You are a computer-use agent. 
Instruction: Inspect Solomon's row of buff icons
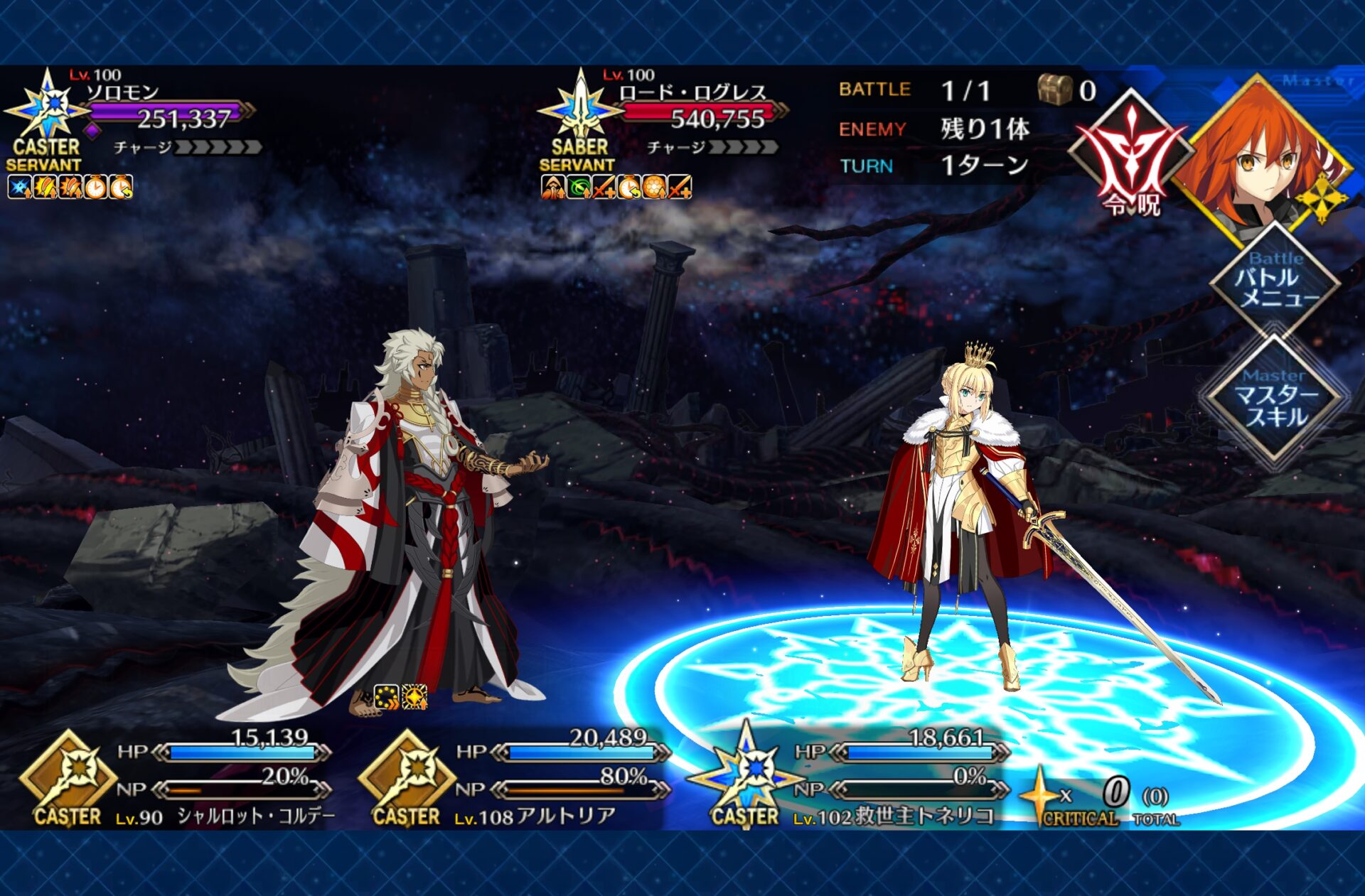pyautogui.click(x=70, y=188)
